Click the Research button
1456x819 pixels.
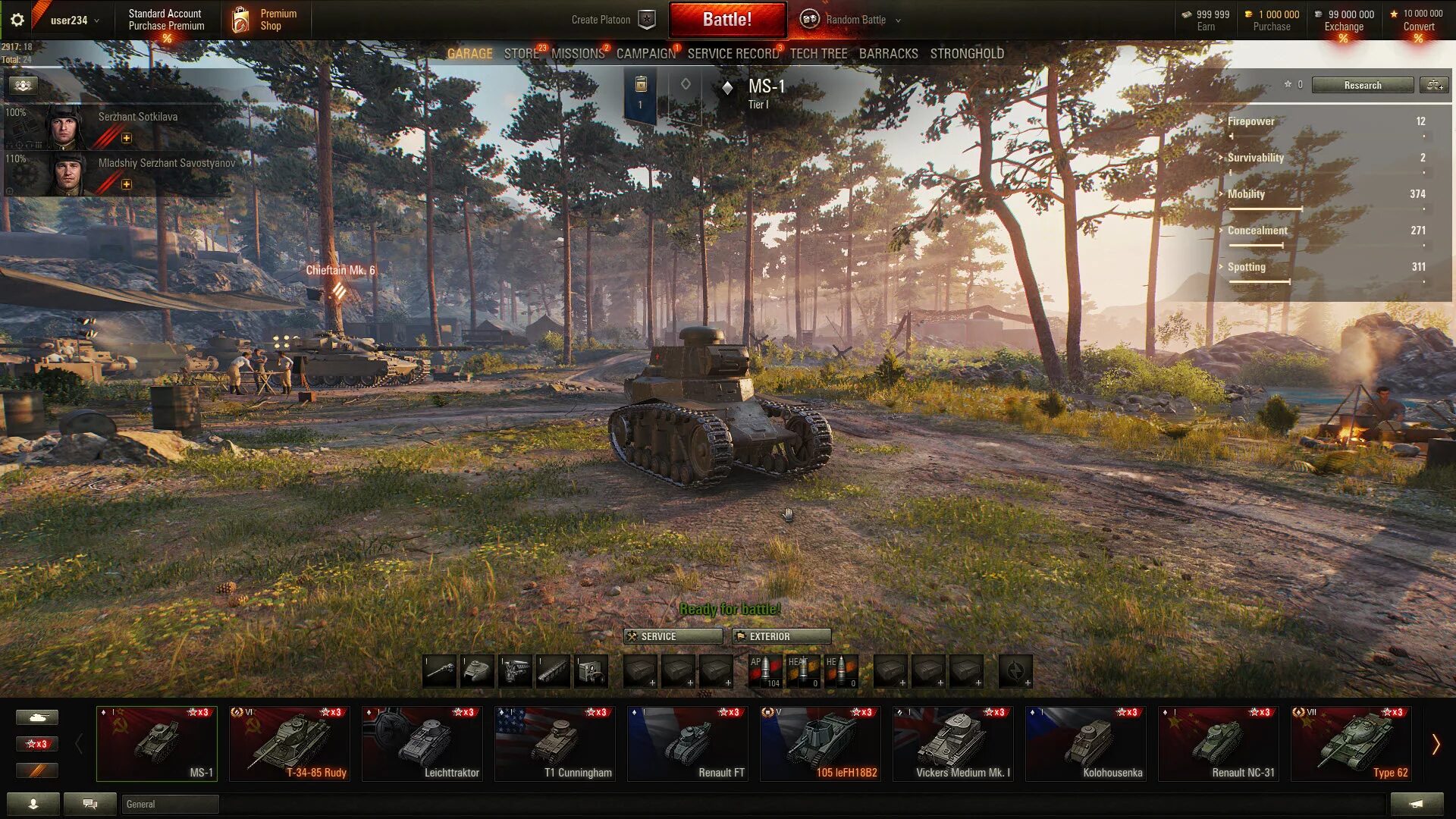pyautogui.click(x=1362, y=85)
